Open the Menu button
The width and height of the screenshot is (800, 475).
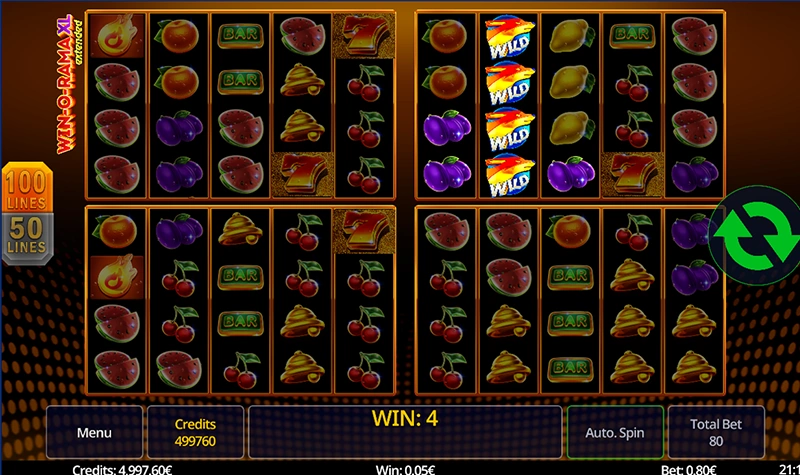94,433
